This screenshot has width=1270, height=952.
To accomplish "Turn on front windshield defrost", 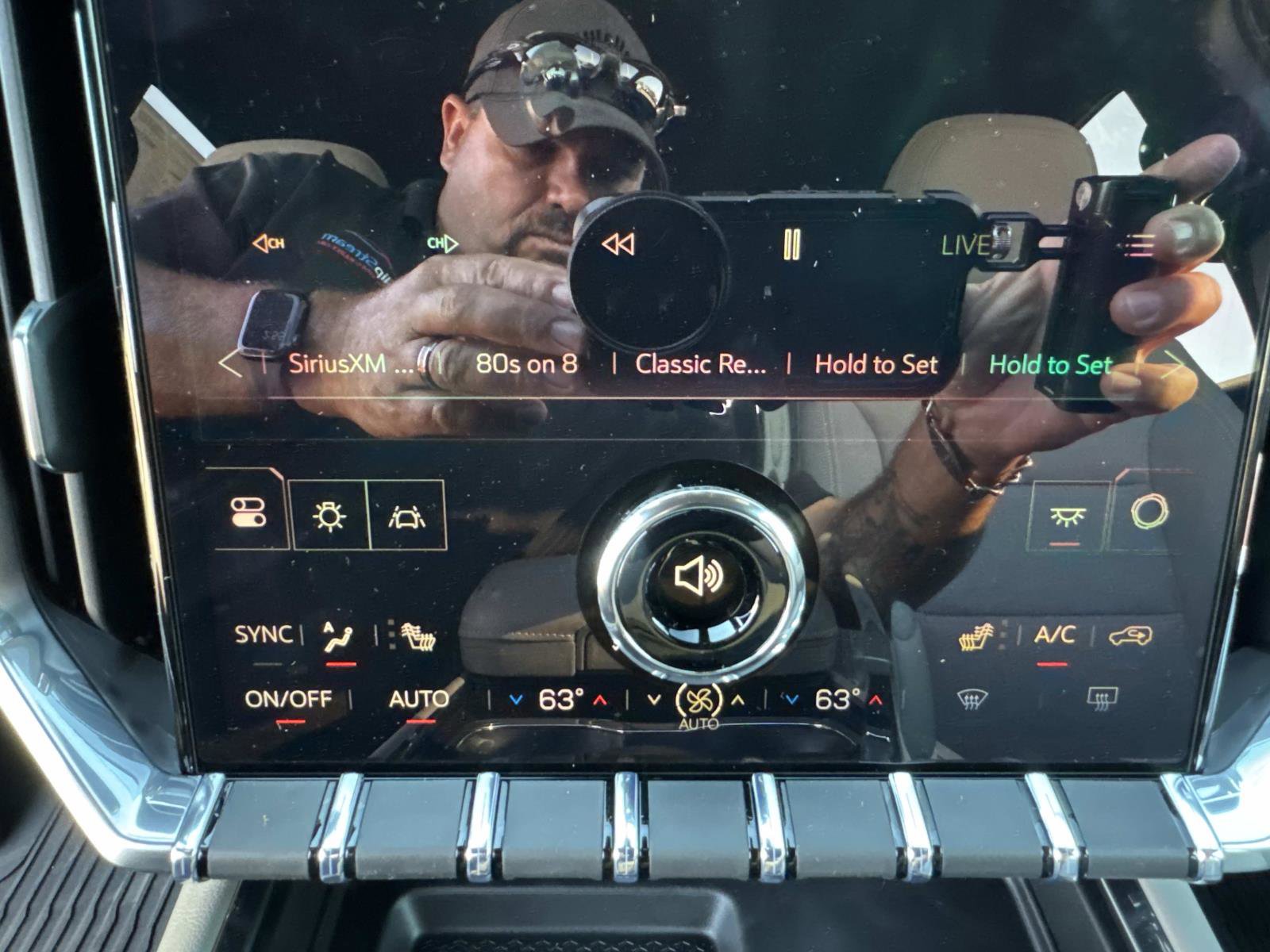I will click(971, 700).
